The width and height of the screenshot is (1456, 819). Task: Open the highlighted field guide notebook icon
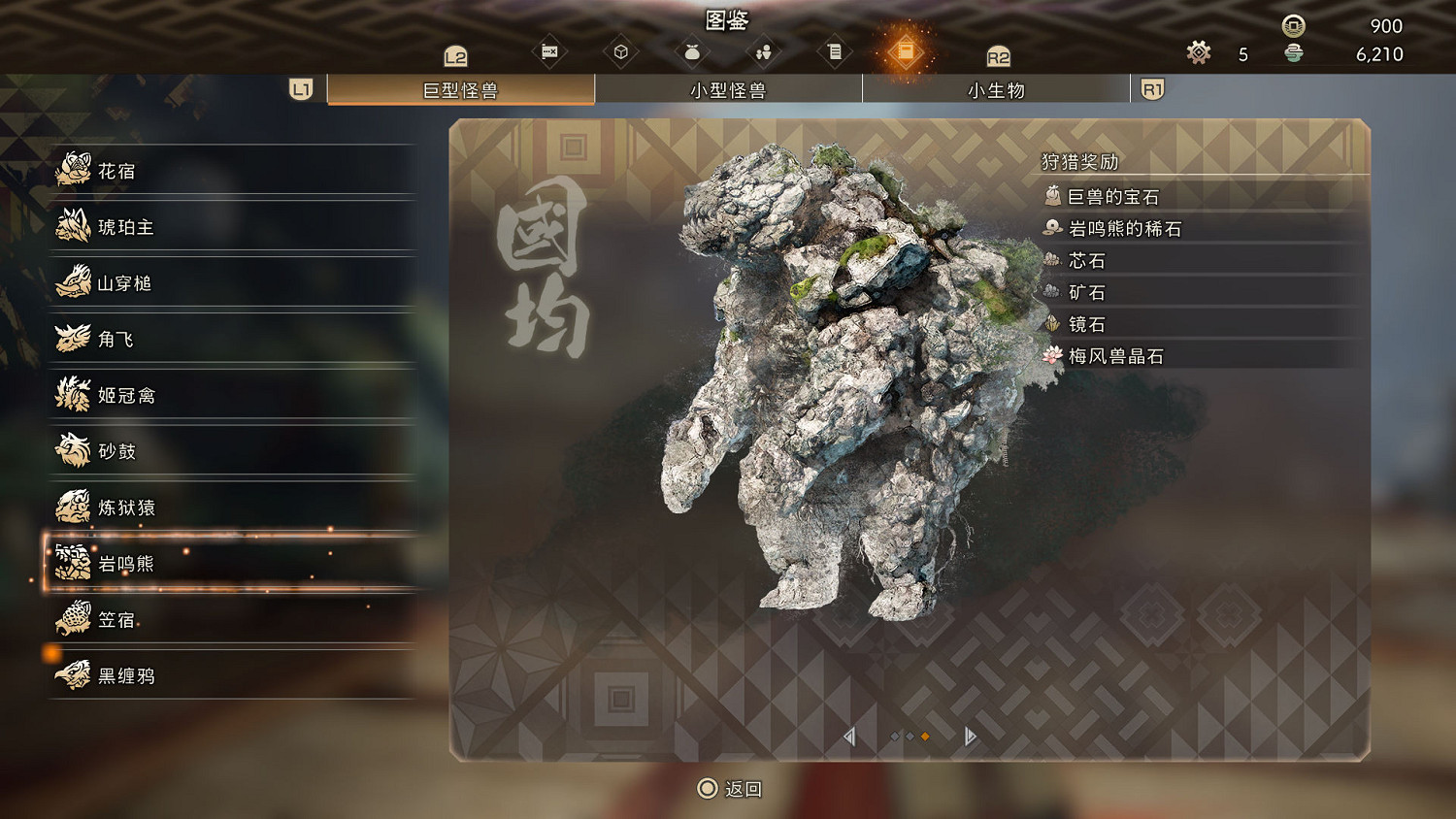click(908, 50)
